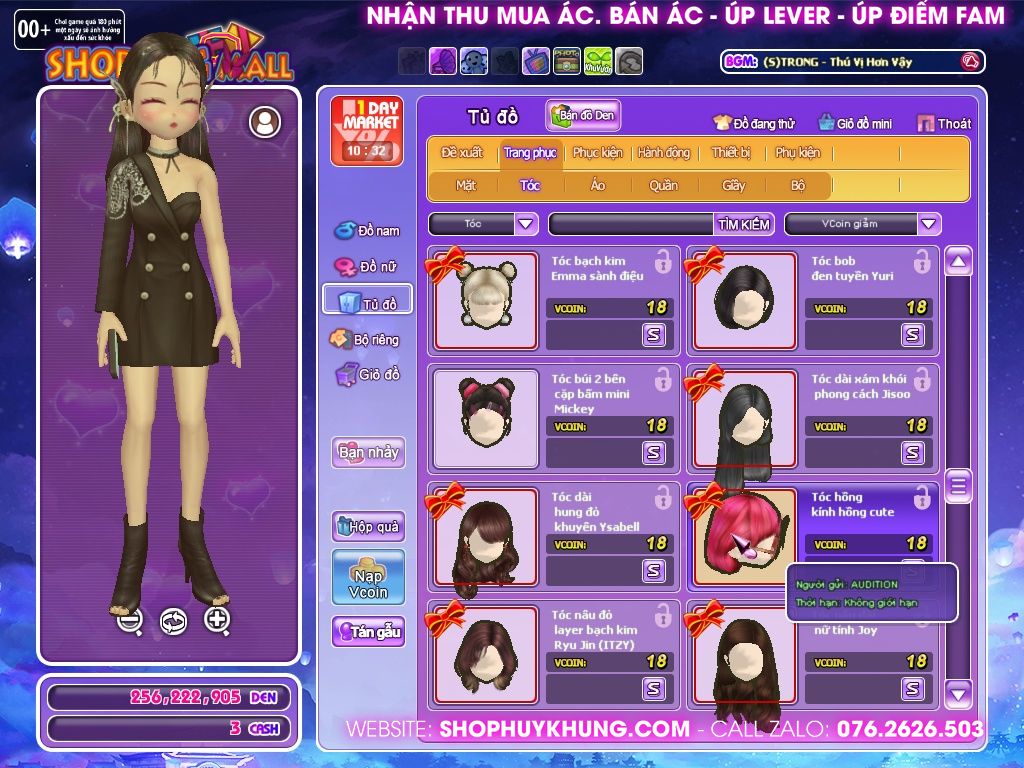
Task: Open the Thiết bị tab
Action: coord(731,153)
